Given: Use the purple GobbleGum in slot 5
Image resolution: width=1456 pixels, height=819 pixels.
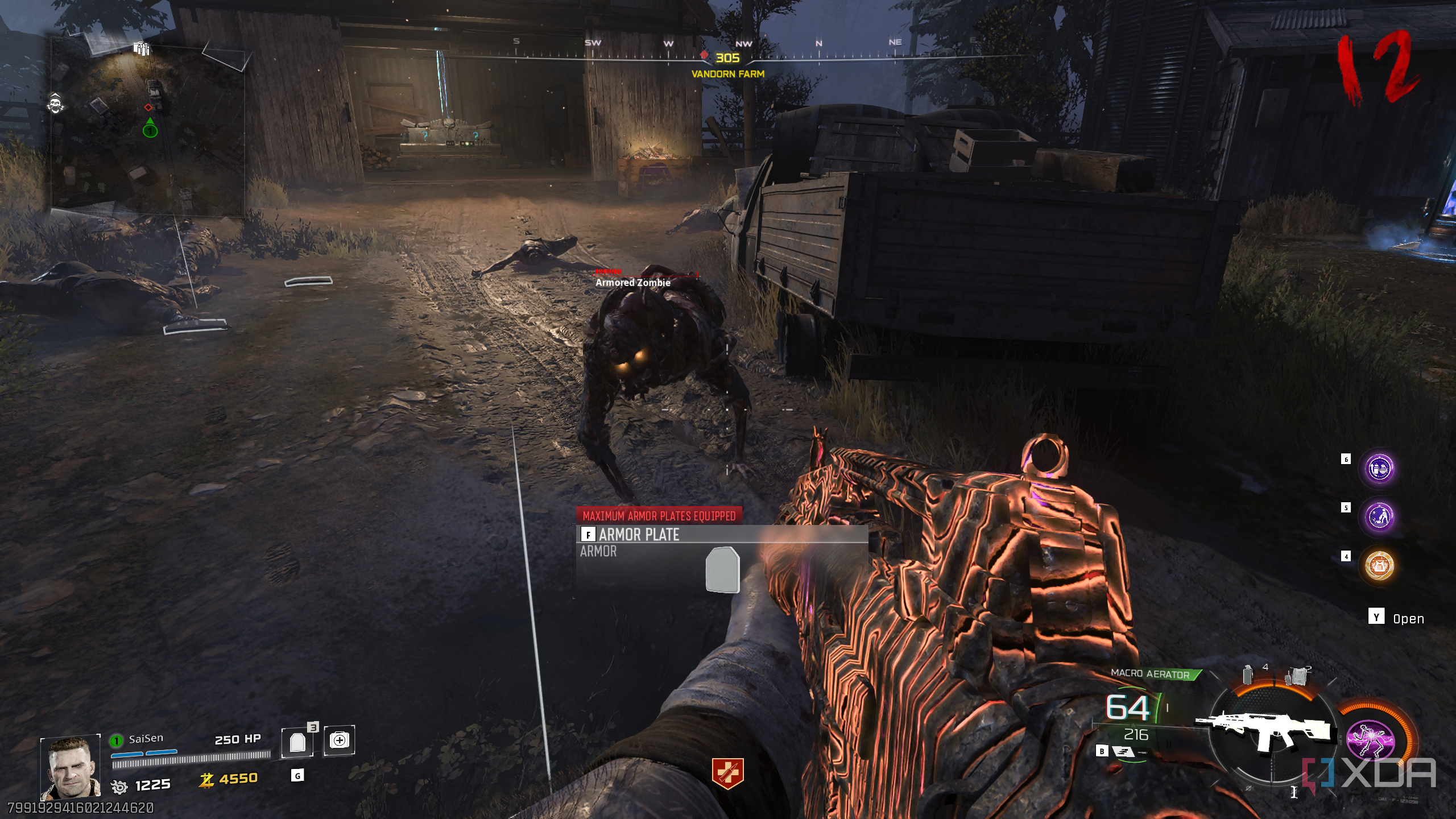Looking at the screenshot, I should [x=1379, y=517].
